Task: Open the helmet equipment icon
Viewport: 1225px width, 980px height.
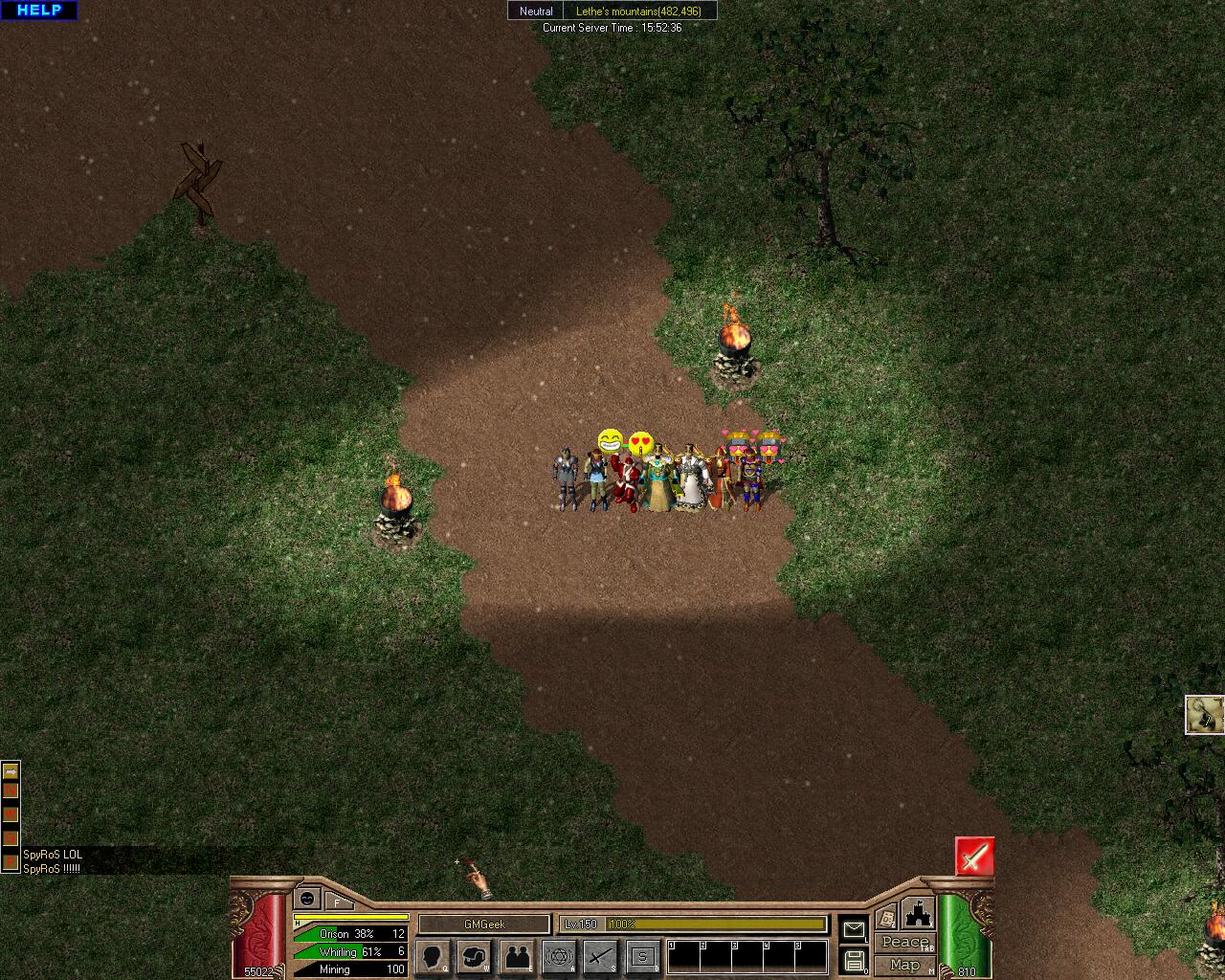Action: [x=475, y=956]
